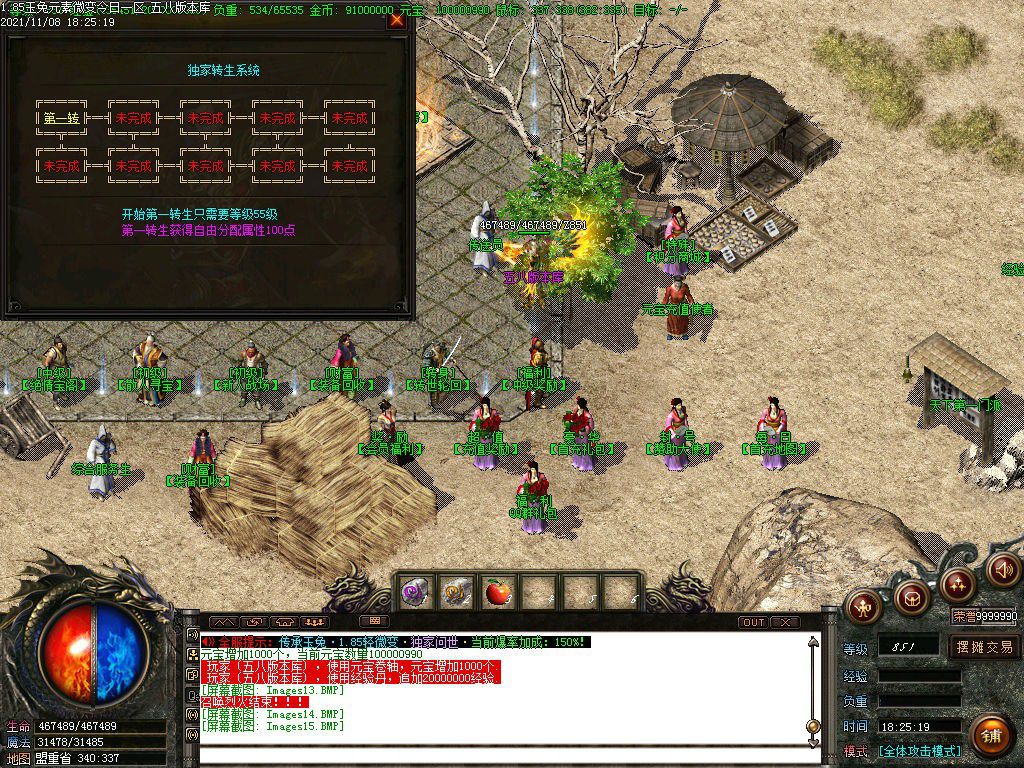The image size is (1024, 768).
Task: Toggle the sound speaker icon
Action: pos(1003,569)
